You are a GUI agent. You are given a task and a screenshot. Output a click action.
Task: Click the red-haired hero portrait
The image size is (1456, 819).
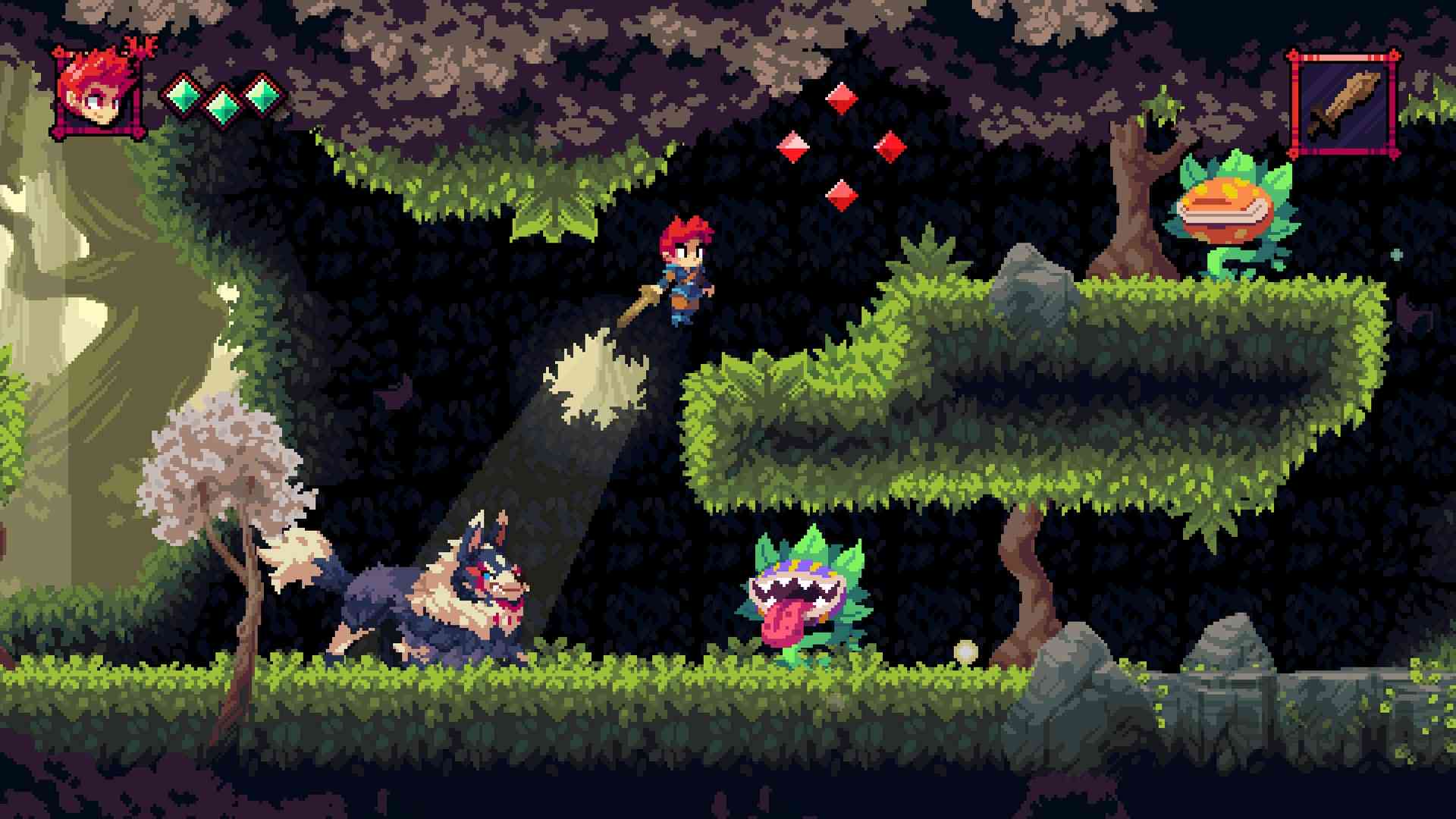click(98, 93)
